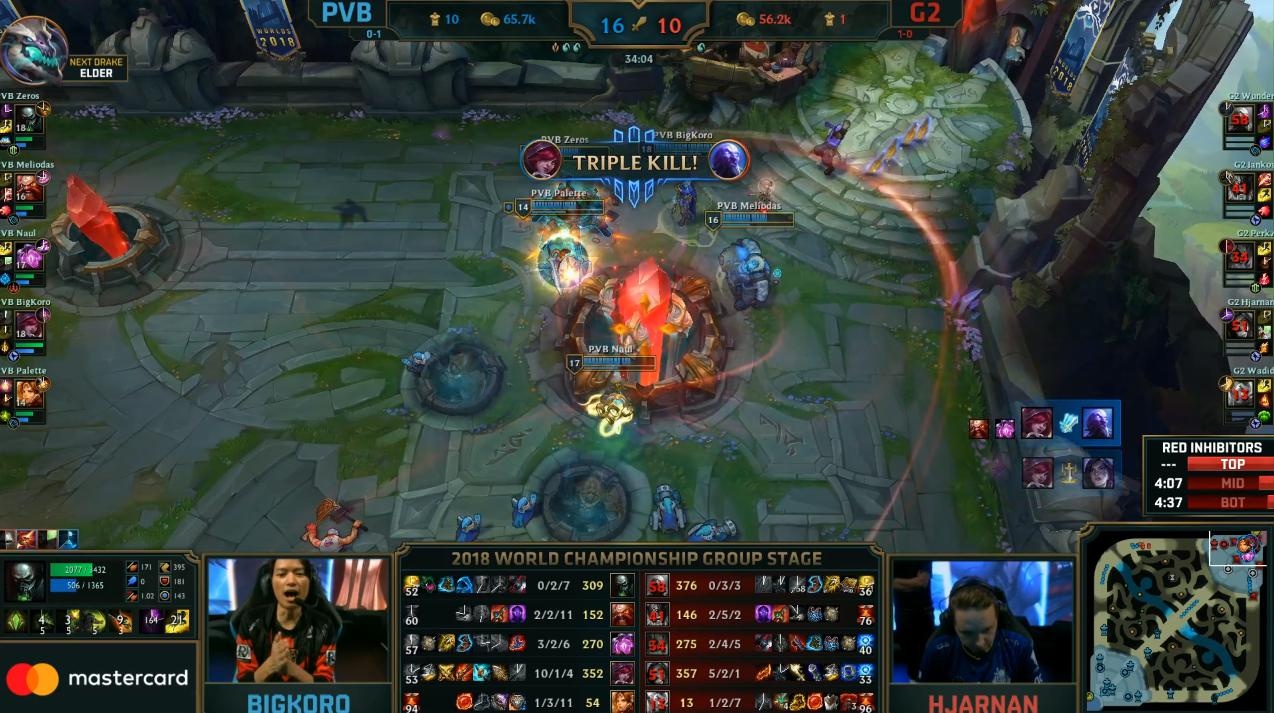Choose G2 Jankos' portrait in the team sidebar
Image resolution: width=1274 pixels, height=713 pixels.
click(x=1241, y=188)
